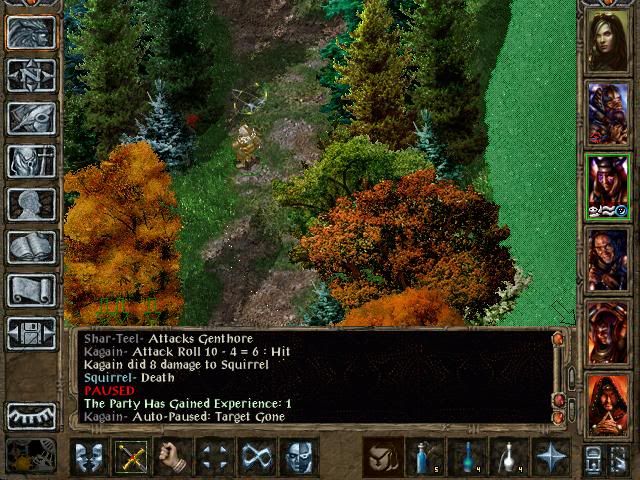
Task: Open the mage spellbook
Action: 31,247
